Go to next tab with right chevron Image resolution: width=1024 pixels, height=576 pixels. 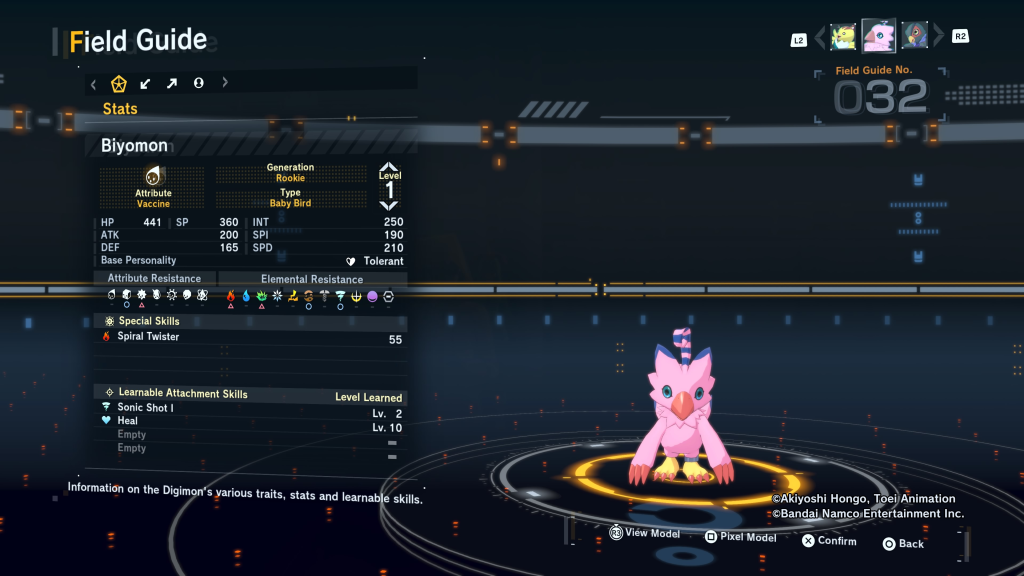225,83
